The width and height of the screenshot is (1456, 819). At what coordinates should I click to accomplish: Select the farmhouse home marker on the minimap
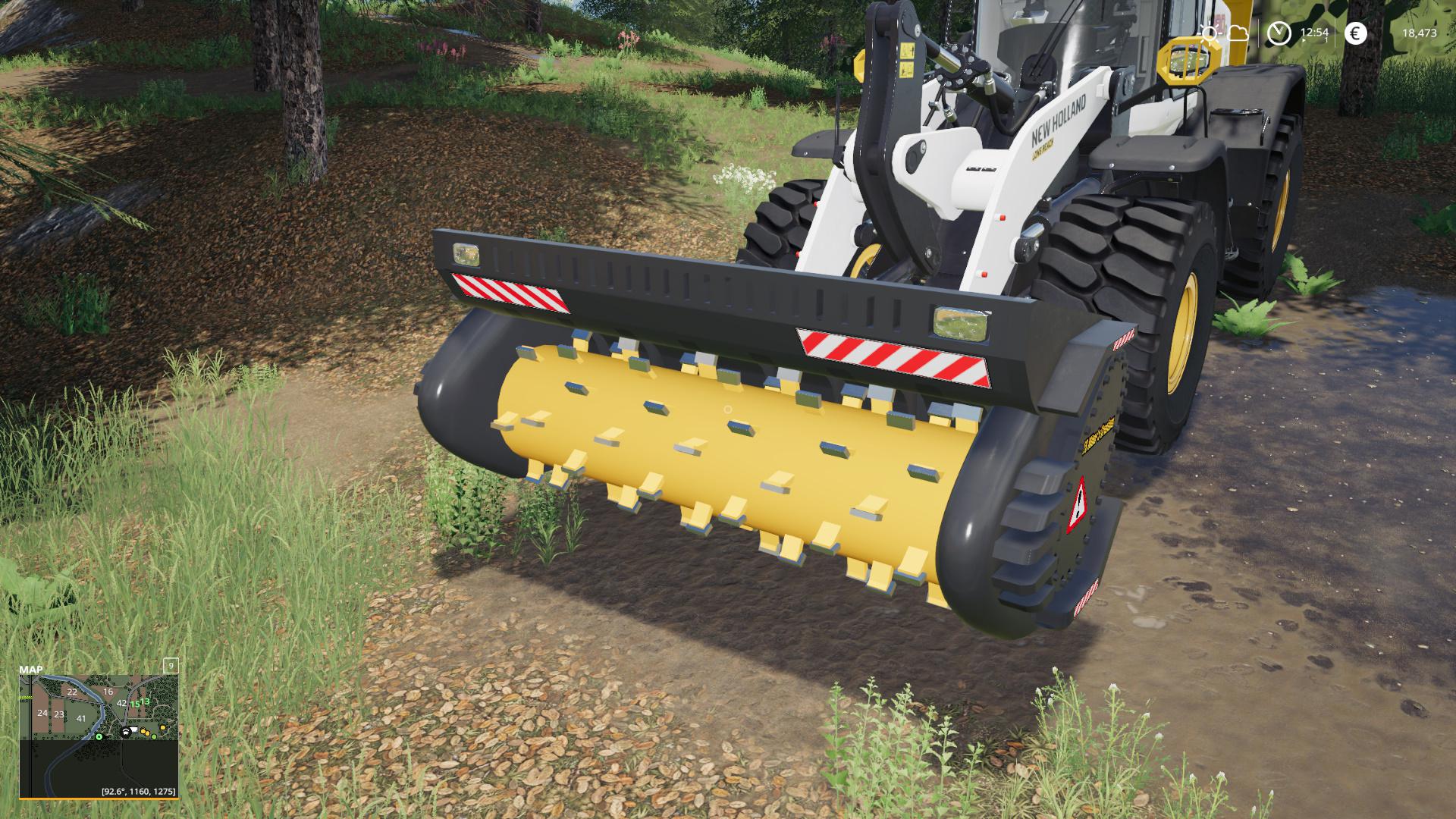coord(126,733)
